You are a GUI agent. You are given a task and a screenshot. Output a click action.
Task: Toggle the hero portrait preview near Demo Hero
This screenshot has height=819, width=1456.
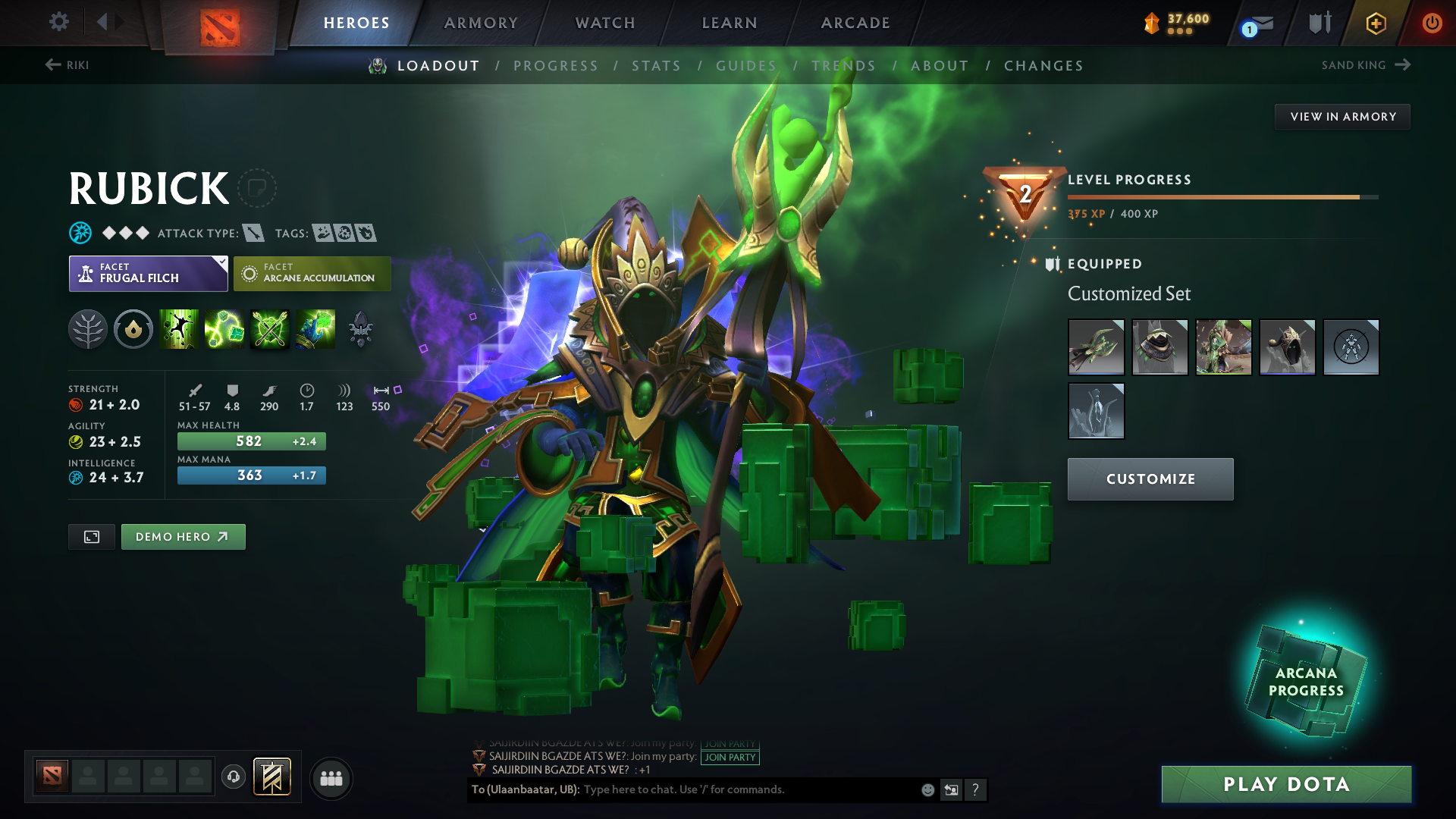click(91, 536)
